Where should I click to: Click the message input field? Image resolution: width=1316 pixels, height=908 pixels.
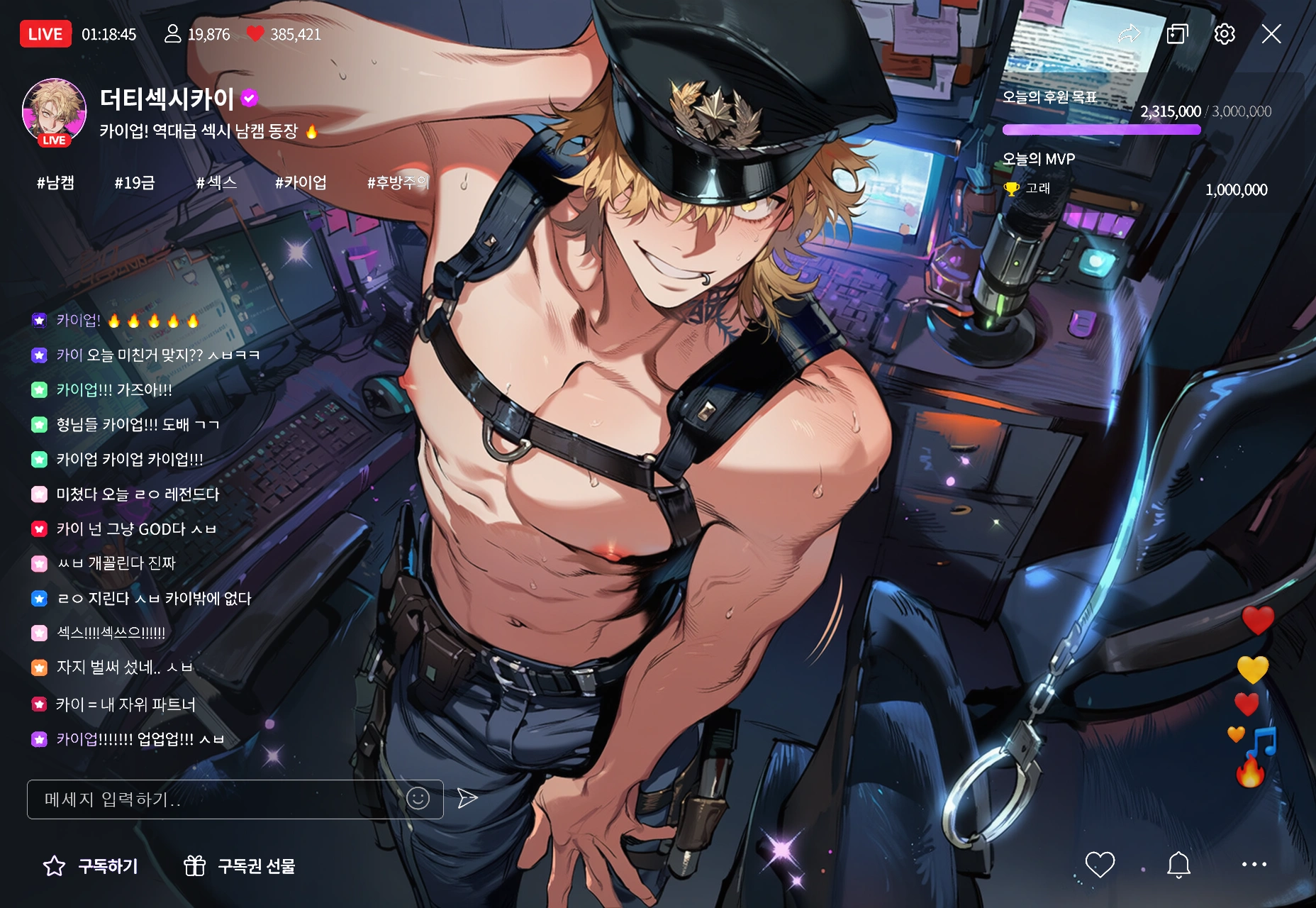213,799
